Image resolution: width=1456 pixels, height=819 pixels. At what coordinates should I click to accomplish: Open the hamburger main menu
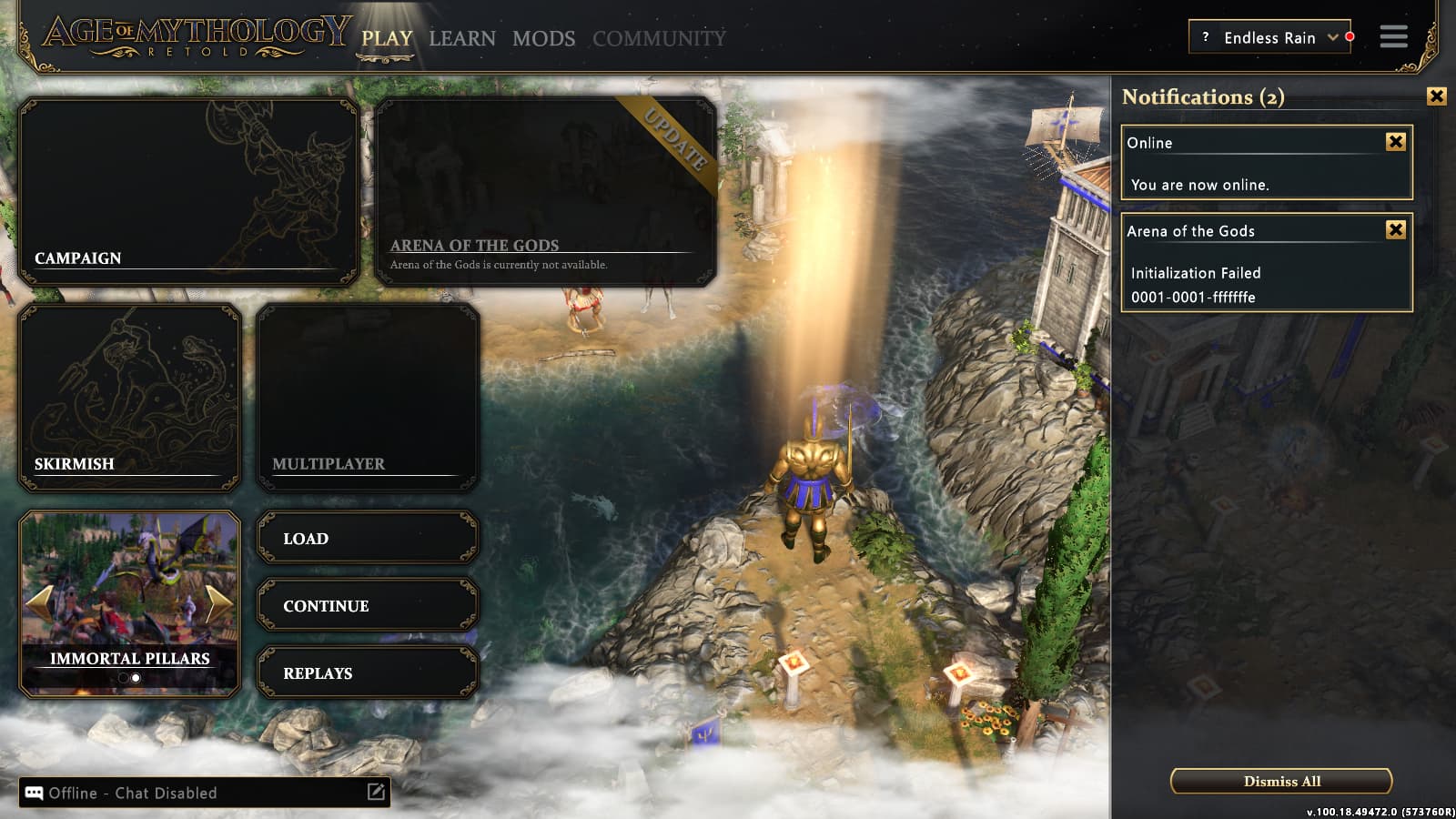1393,36
